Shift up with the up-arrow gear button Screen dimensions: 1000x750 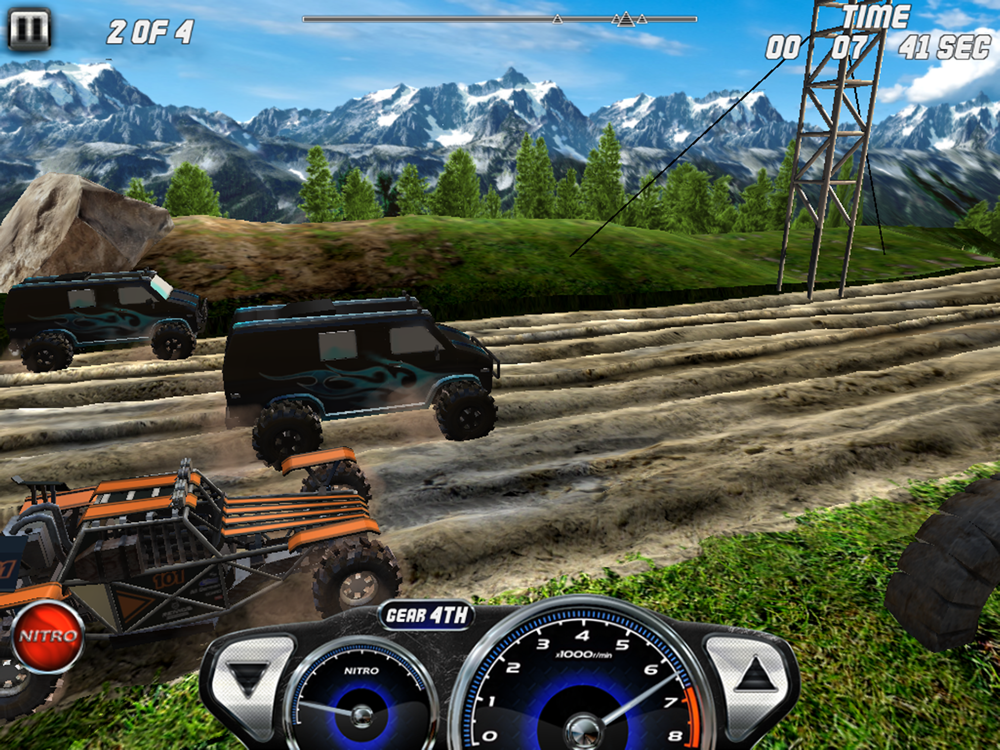pos(754,674)
